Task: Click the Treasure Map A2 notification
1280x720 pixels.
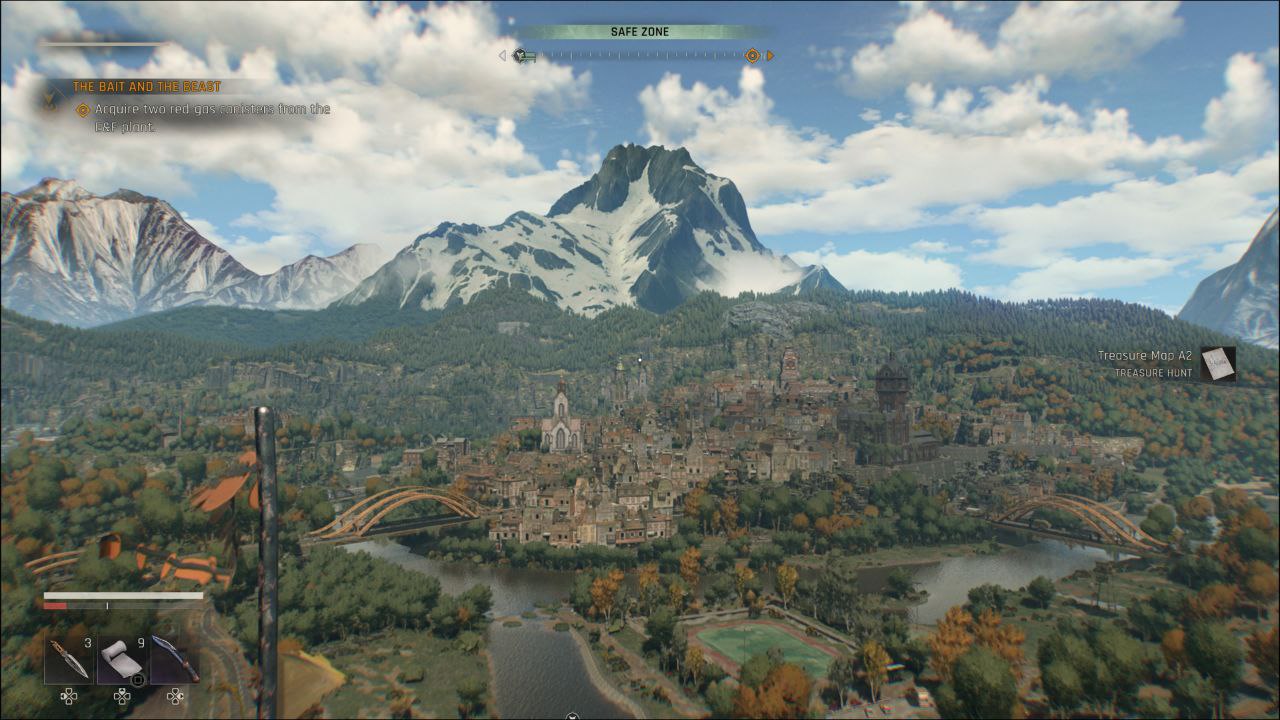Action: [1145, 363]
